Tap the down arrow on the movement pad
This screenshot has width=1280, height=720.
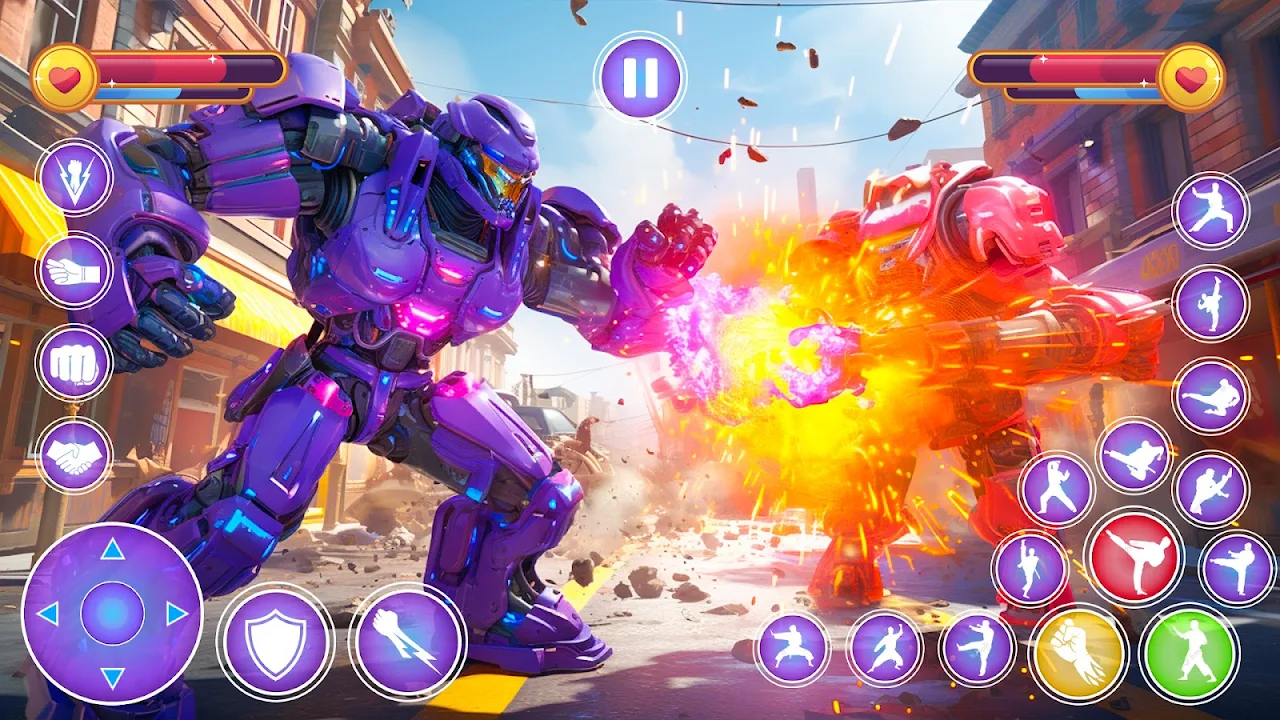(112, 678)
